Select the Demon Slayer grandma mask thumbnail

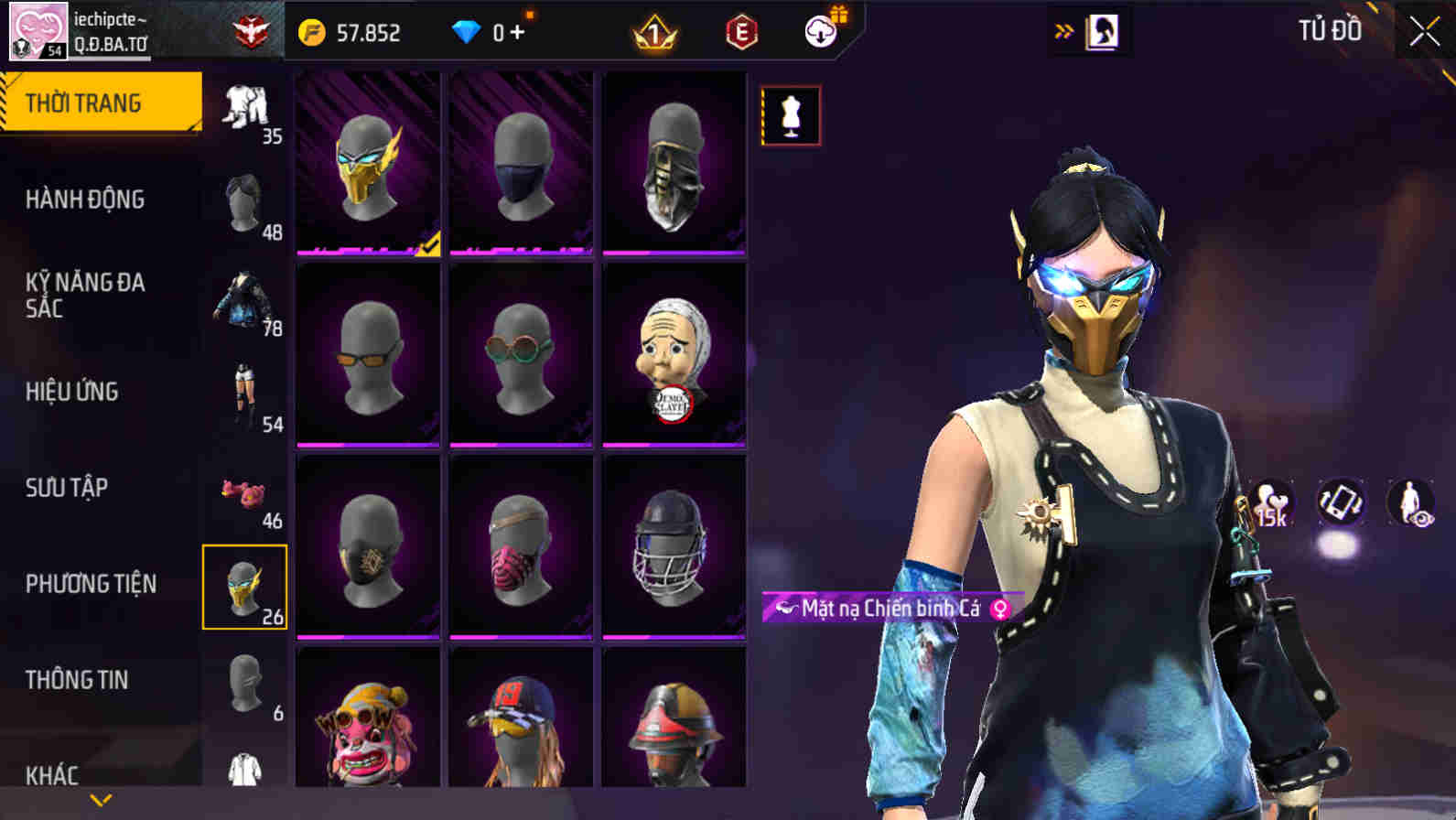(x=674, y=353)
